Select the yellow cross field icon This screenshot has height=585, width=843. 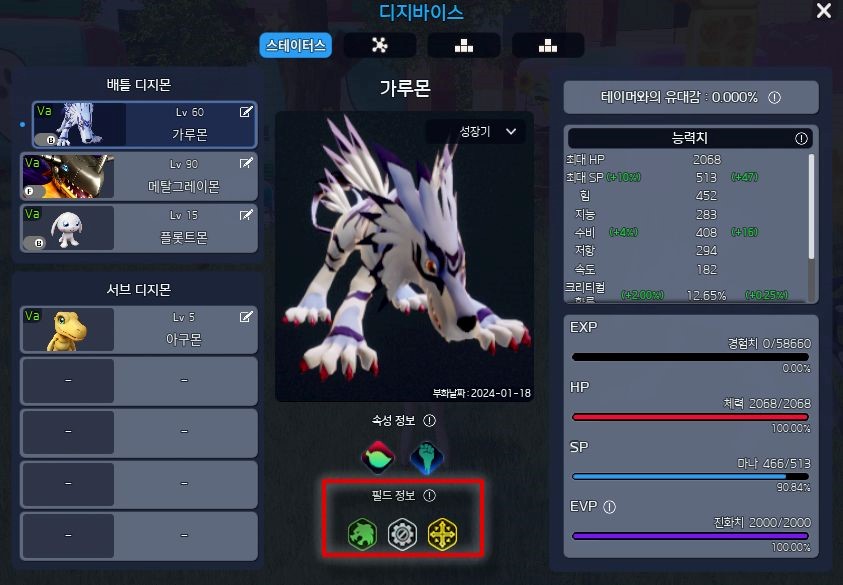(x=442, y=533)
